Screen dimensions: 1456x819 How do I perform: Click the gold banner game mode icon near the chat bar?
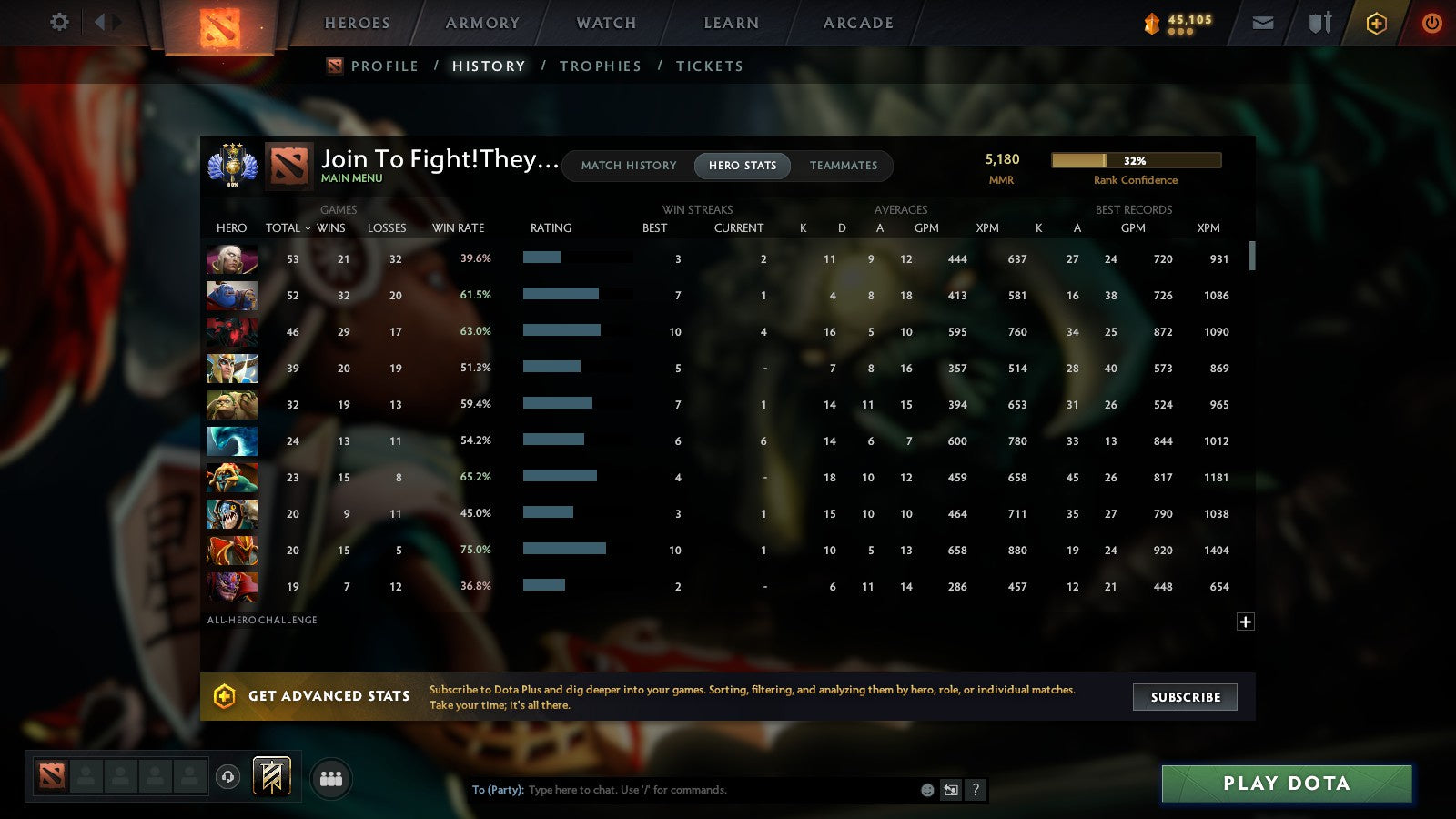[271, 774]
